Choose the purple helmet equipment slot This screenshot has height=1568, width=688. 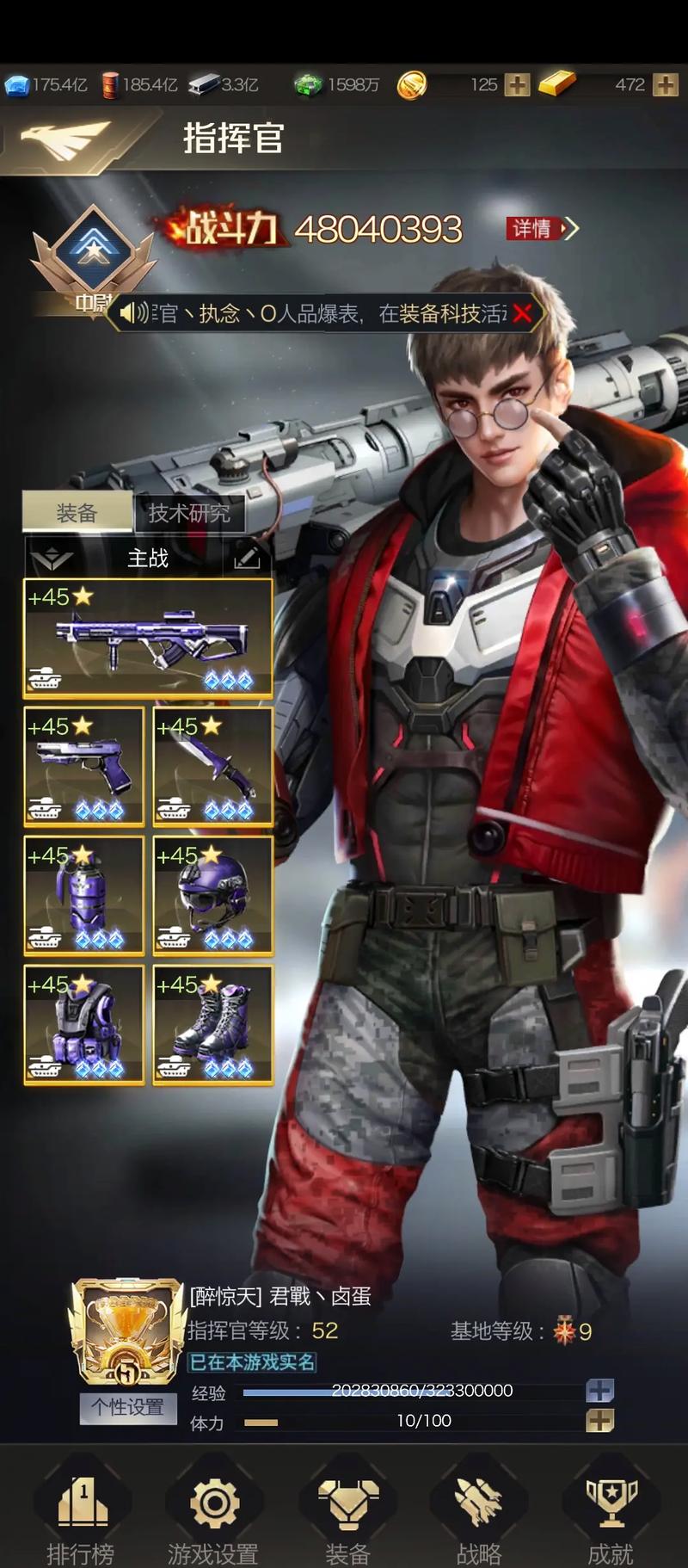click(x=212, y=895)
